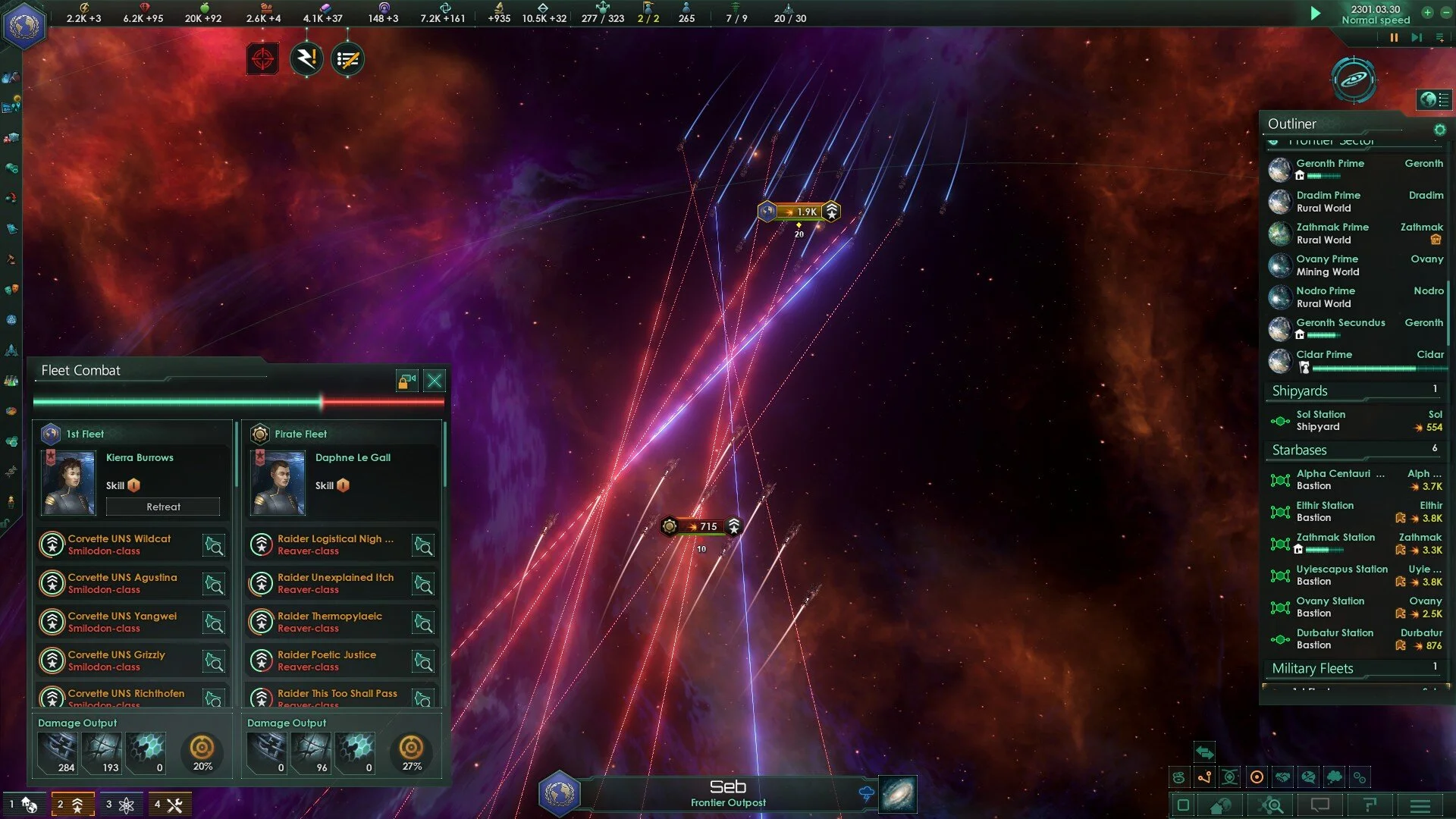The width and height of the screenshot is (1456, 819).
Task: Open the empire emblem government menu
Action: click(x=24, y=27)
